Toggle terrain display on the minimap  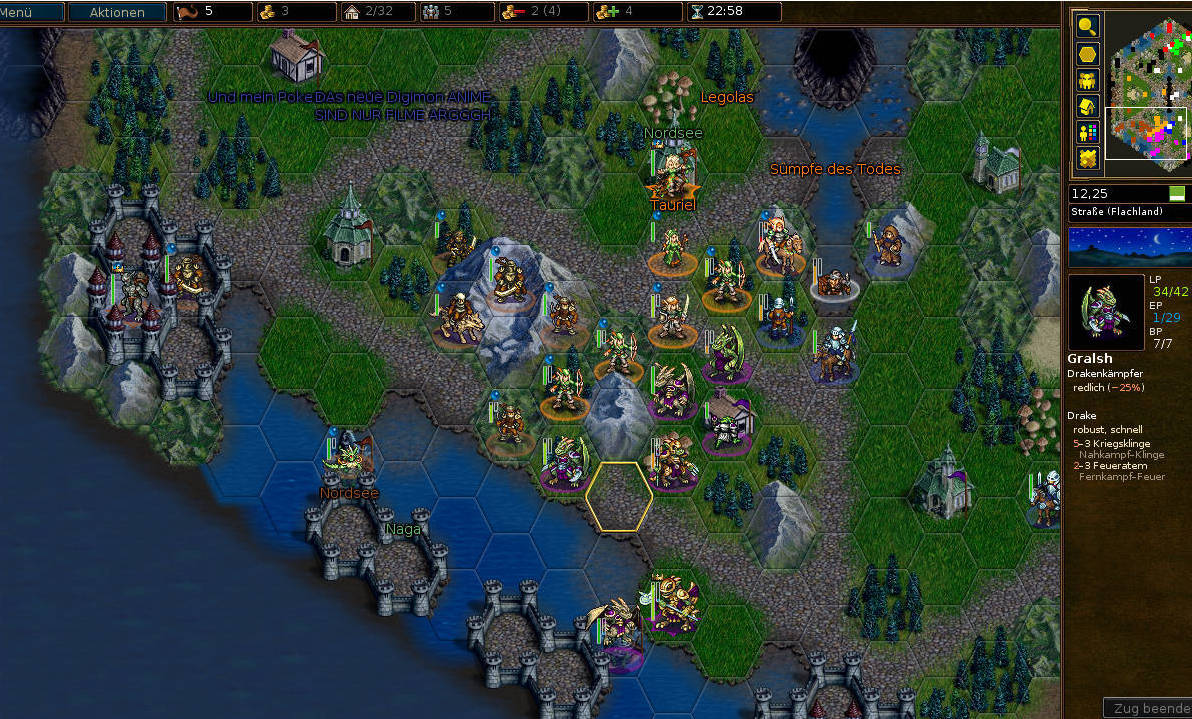pos(1087,158)
